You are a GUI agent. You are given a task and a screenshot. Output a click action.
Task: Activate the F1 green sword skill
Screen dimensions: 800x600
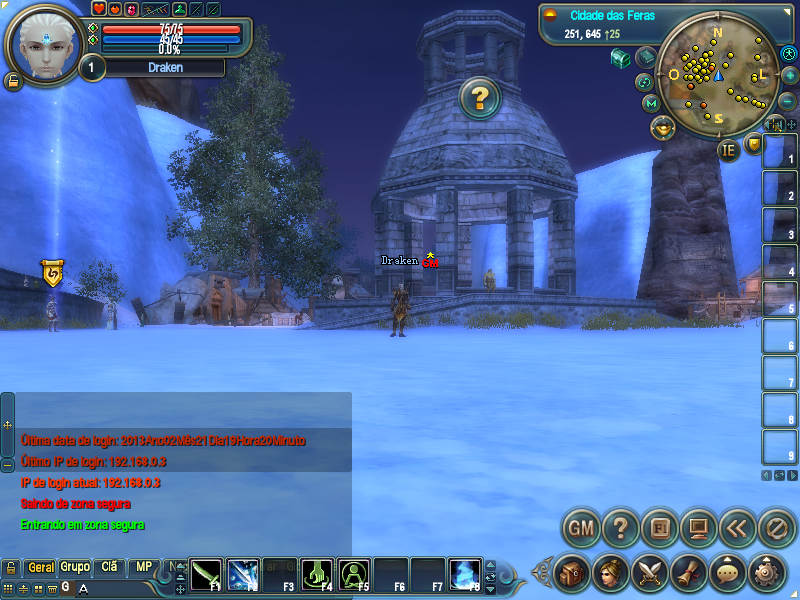(x=206, y=573)
